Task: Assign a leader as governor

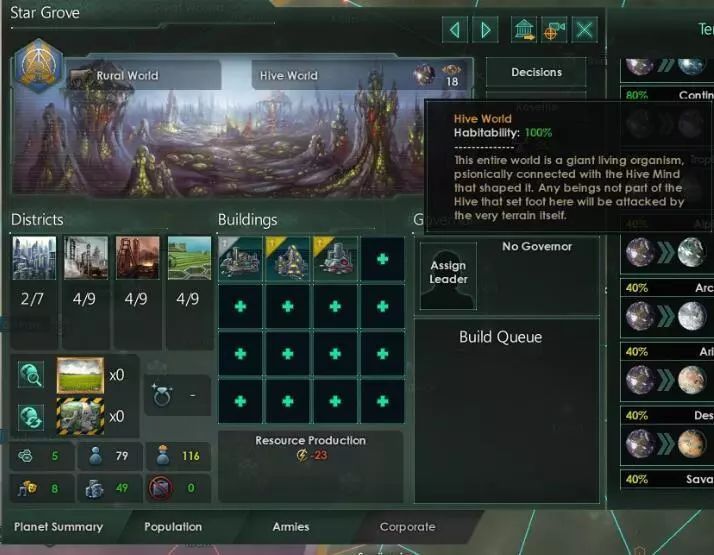Action: tap(448, 274)
